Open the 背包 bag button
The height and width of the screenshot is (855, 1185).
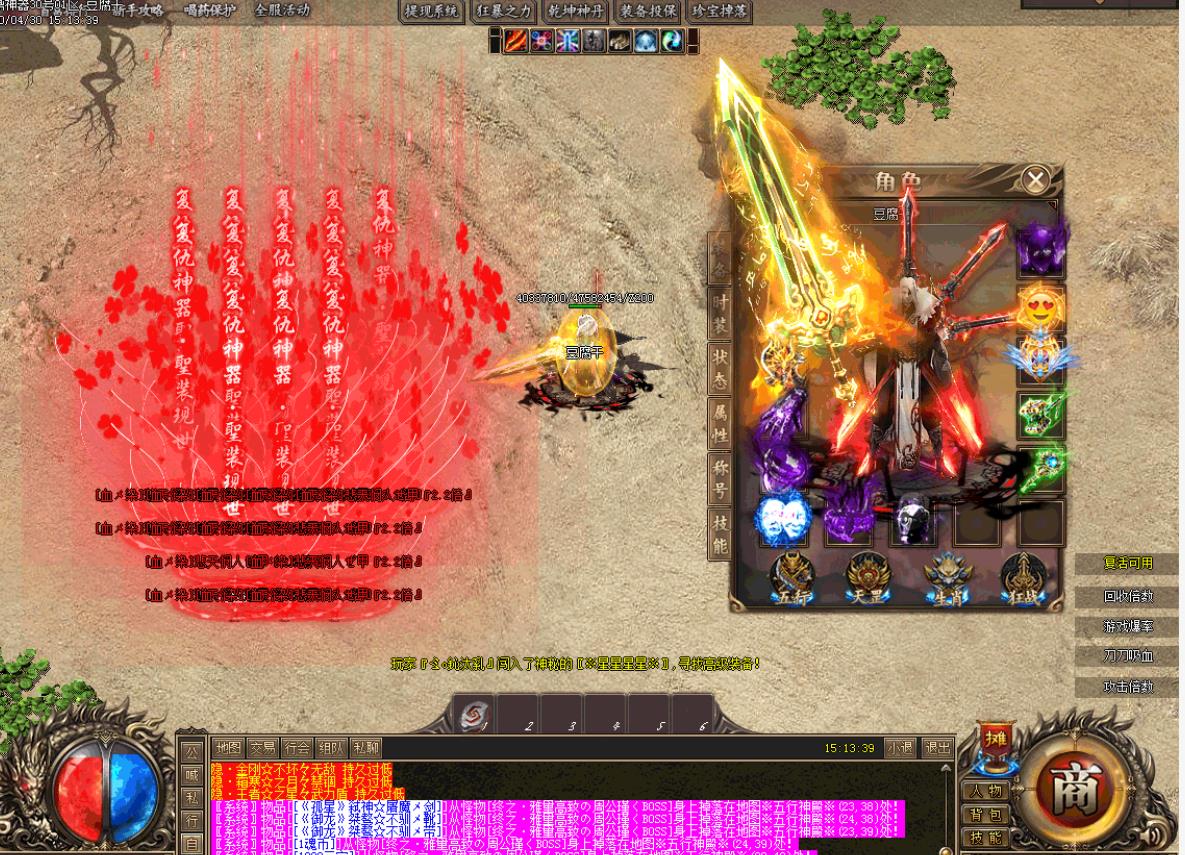tap(985, 814)
